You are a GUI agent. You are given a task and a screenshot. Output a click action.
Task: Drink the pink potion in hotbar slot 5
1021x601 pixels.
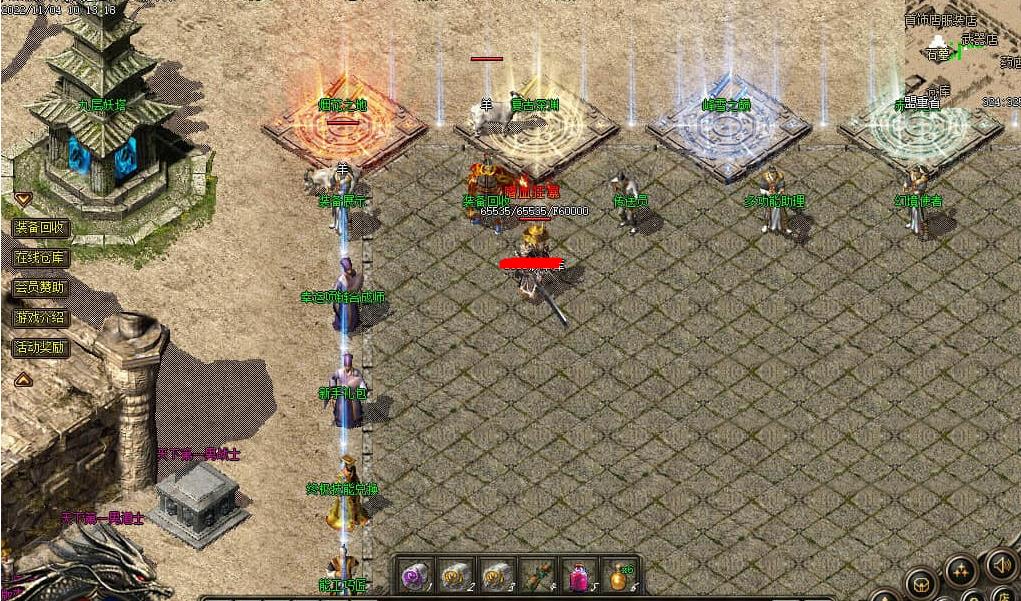tap(578, 576)
